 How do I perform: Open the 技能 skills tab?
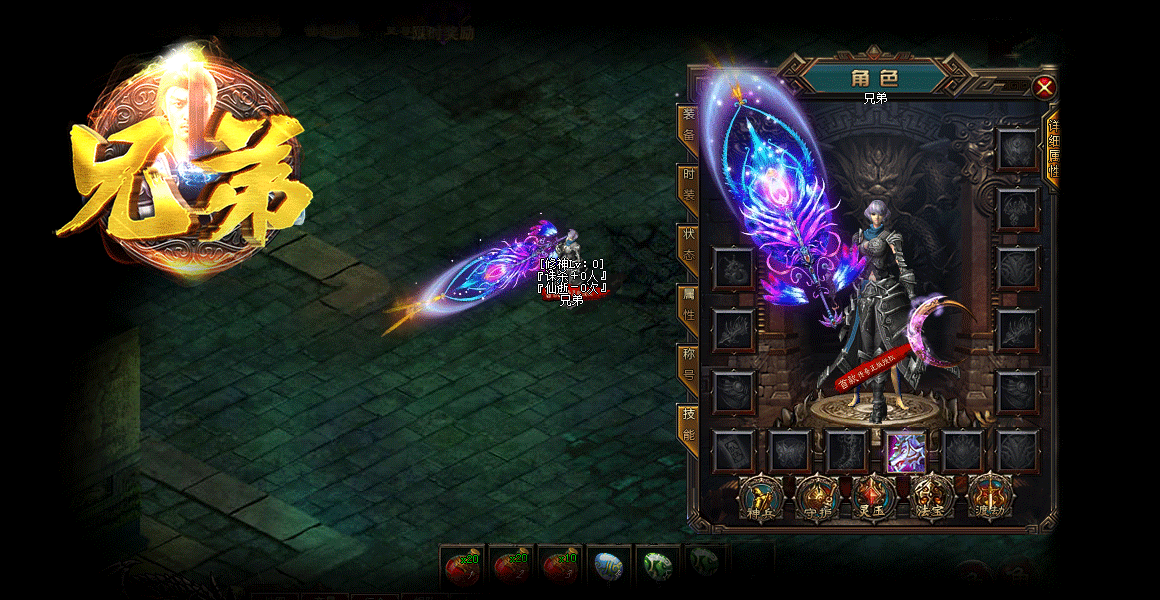tap(688, 424)
